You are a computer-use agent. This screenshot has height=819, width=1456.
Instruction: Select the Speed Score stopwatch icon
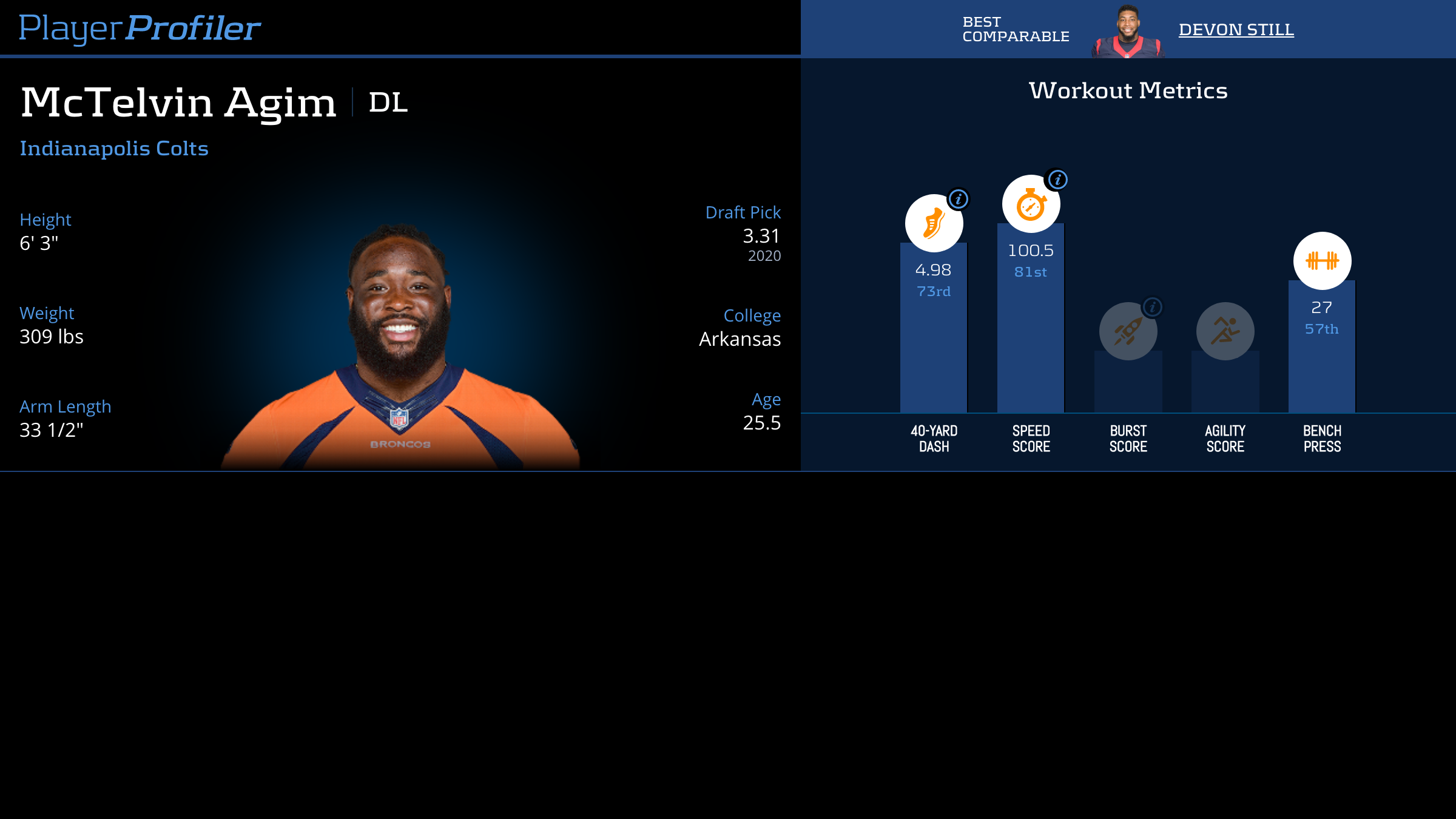coord(1030,204)
